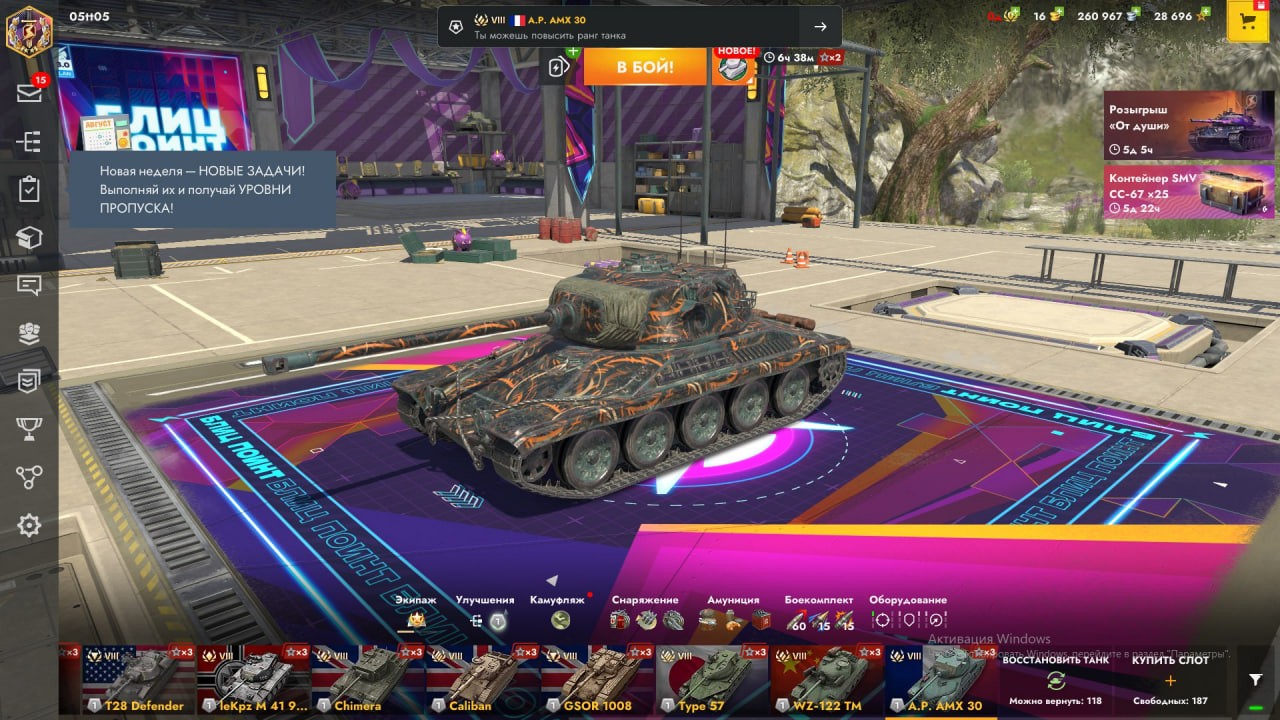Open A.P. AMX 30 rank notification
The height and width of the screenshot is (720, 1280).
click(x=639, y=27)
